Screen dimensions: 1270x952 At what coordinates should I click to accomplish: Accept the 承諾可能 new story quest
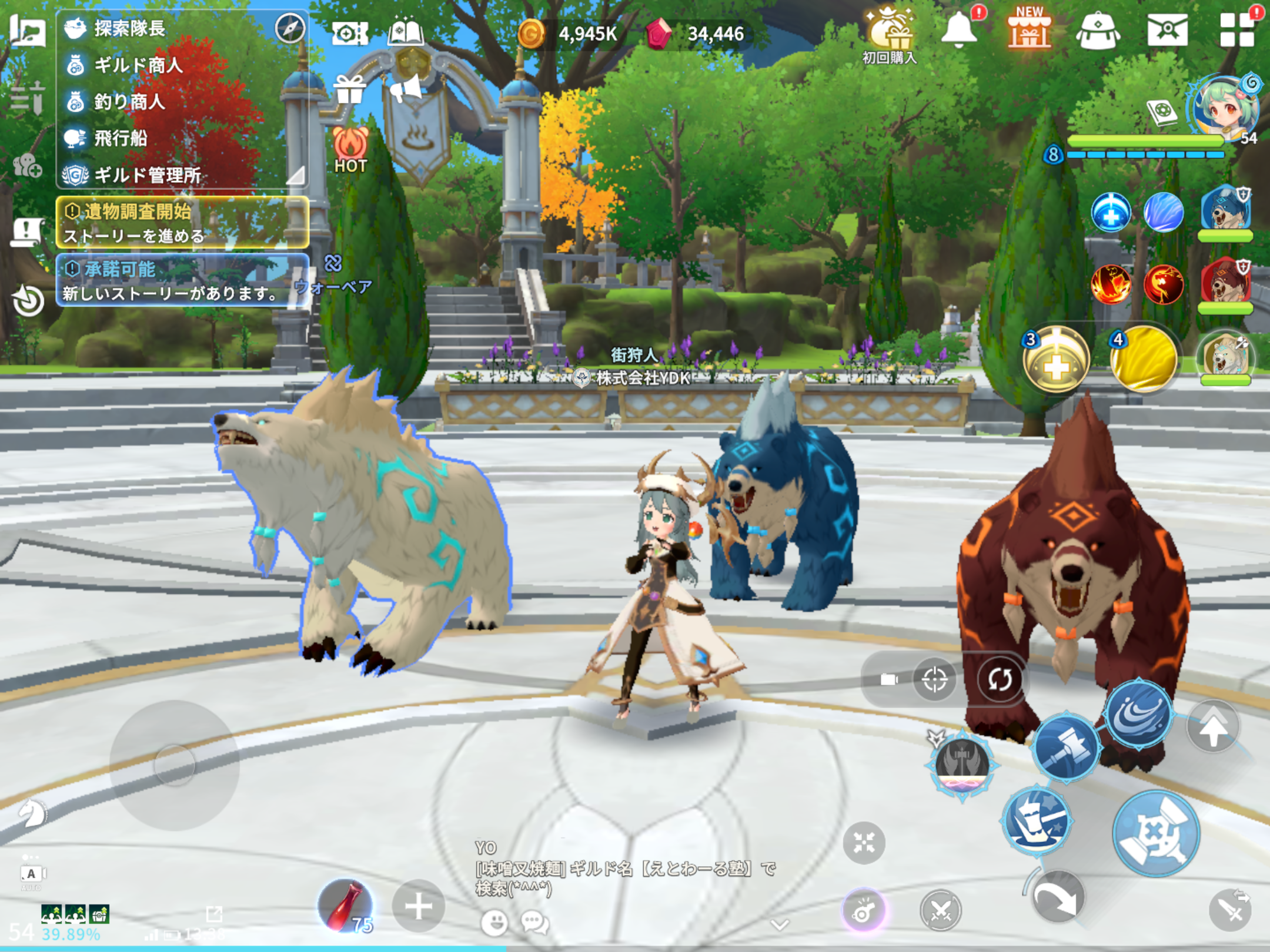(x=182, y=280)
